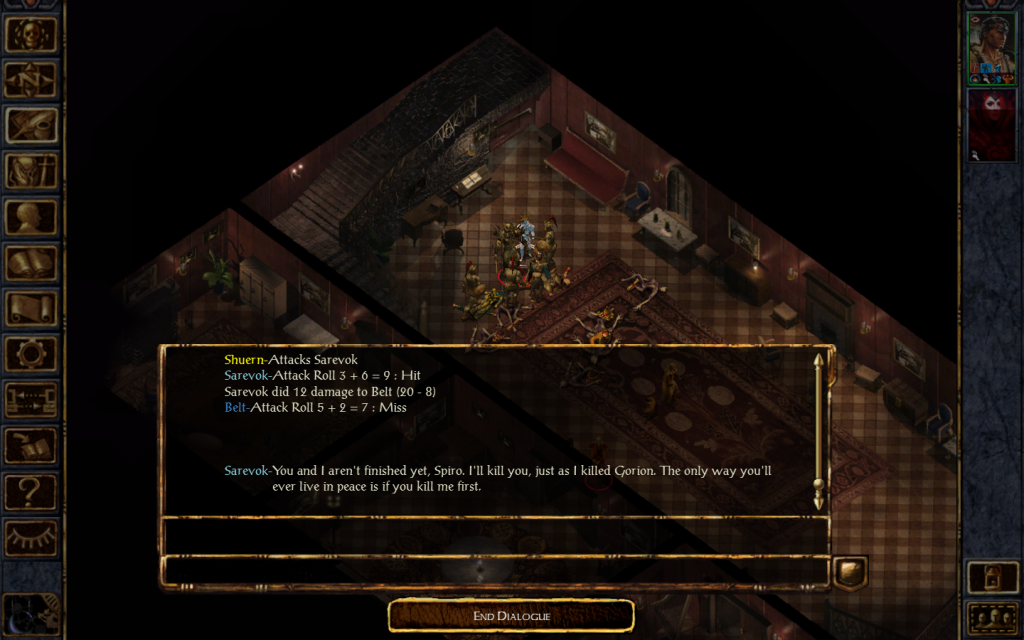The image size is (1024, 640).
Task: Click the open book icon below the arrows
Action: point(31,446)
